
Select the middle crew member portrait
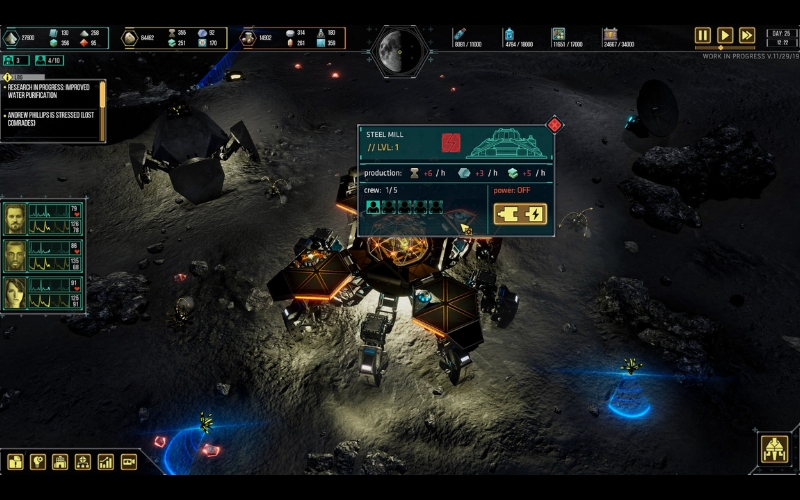(15, 256)
